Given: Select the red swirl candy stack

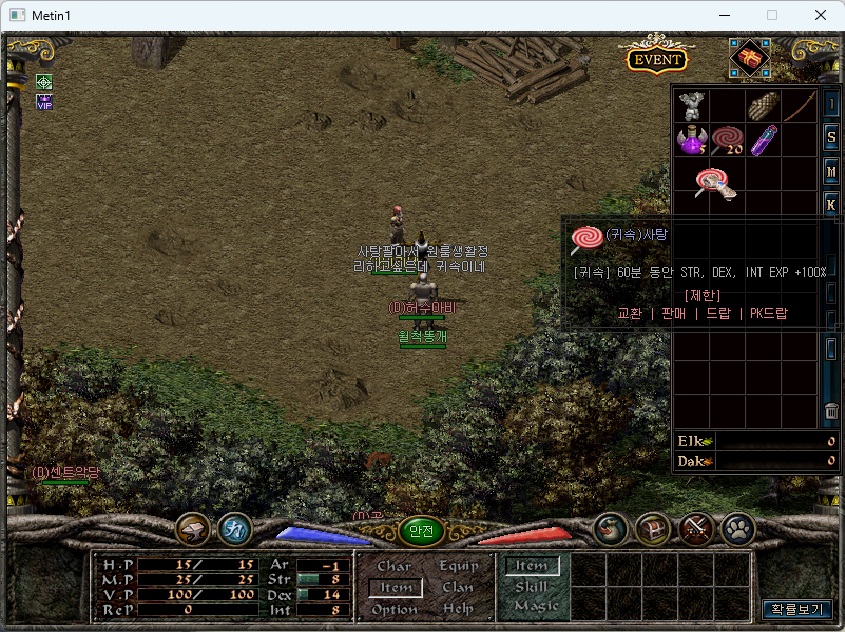Looking at the screenshot, I should pos(727,140).
